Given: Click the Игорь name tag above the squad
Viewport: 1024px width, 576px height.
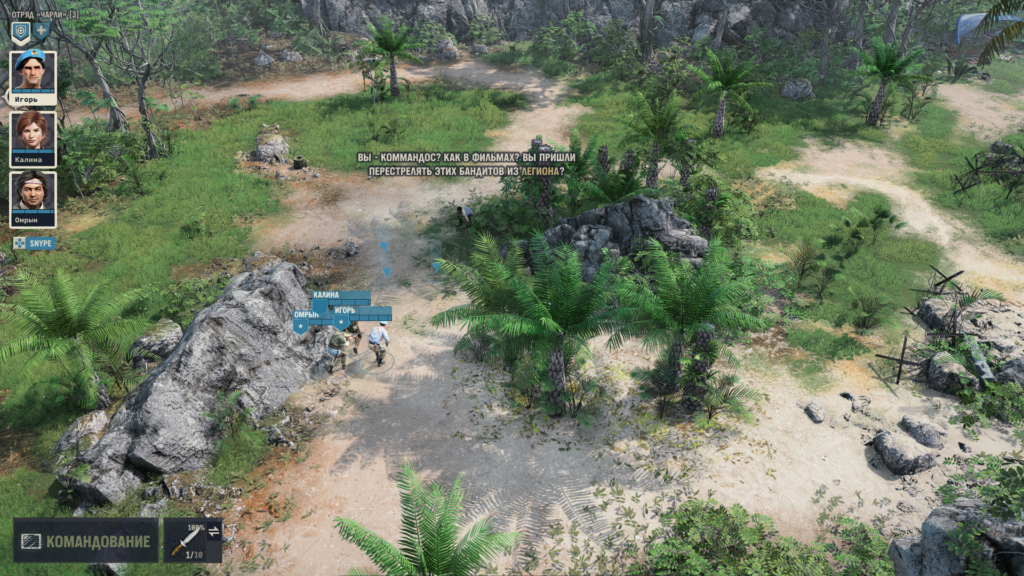Looking at the screenshot, I should pyautogui.click(x=346, y=311).
